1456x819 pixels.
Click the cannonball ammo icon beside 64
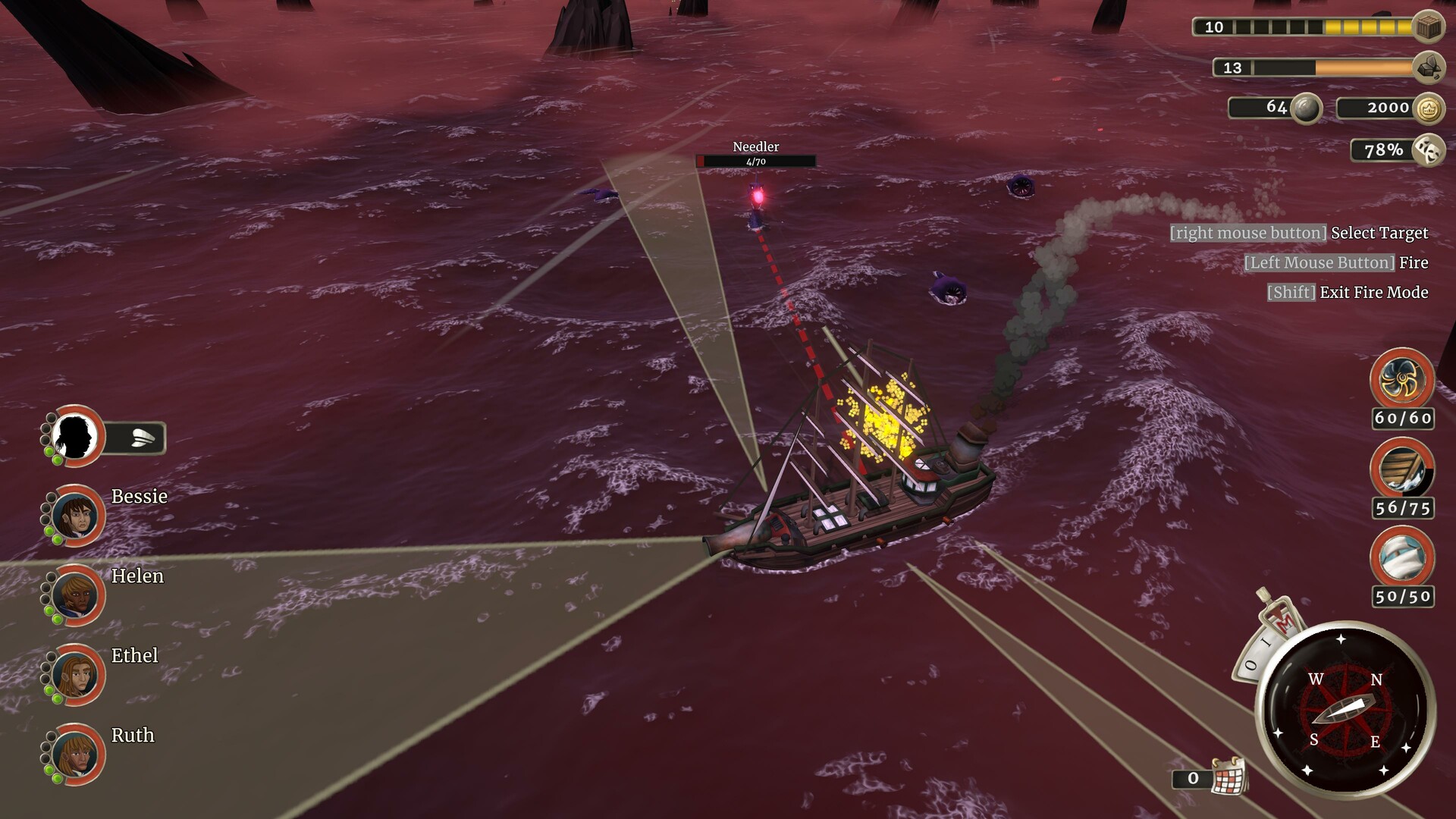coord(1306,108)
